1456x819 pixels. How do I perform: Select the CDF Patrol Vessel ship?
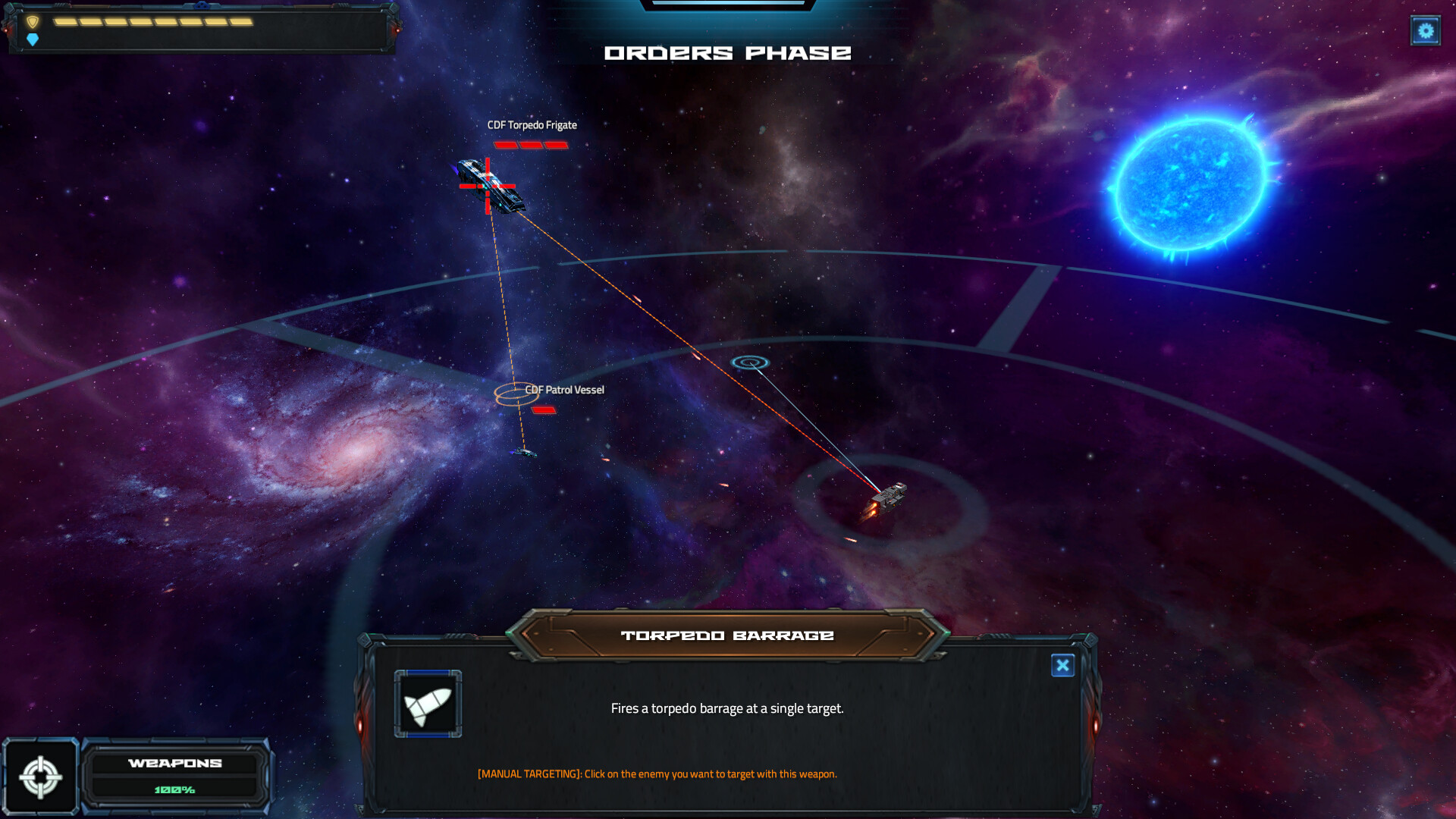[526, 453]
